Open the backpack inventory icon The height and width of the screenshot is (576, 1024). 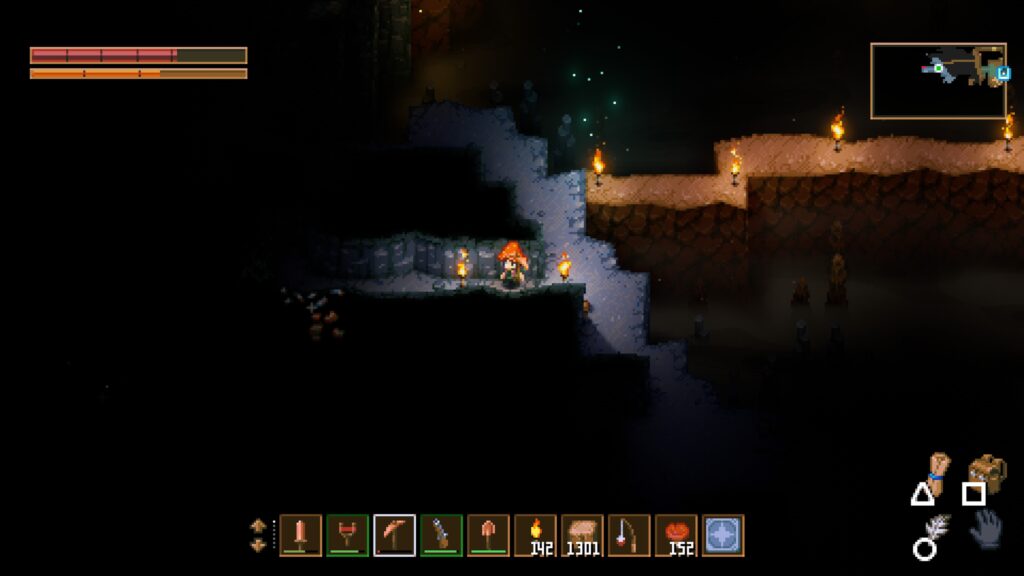tap(987, 470)
